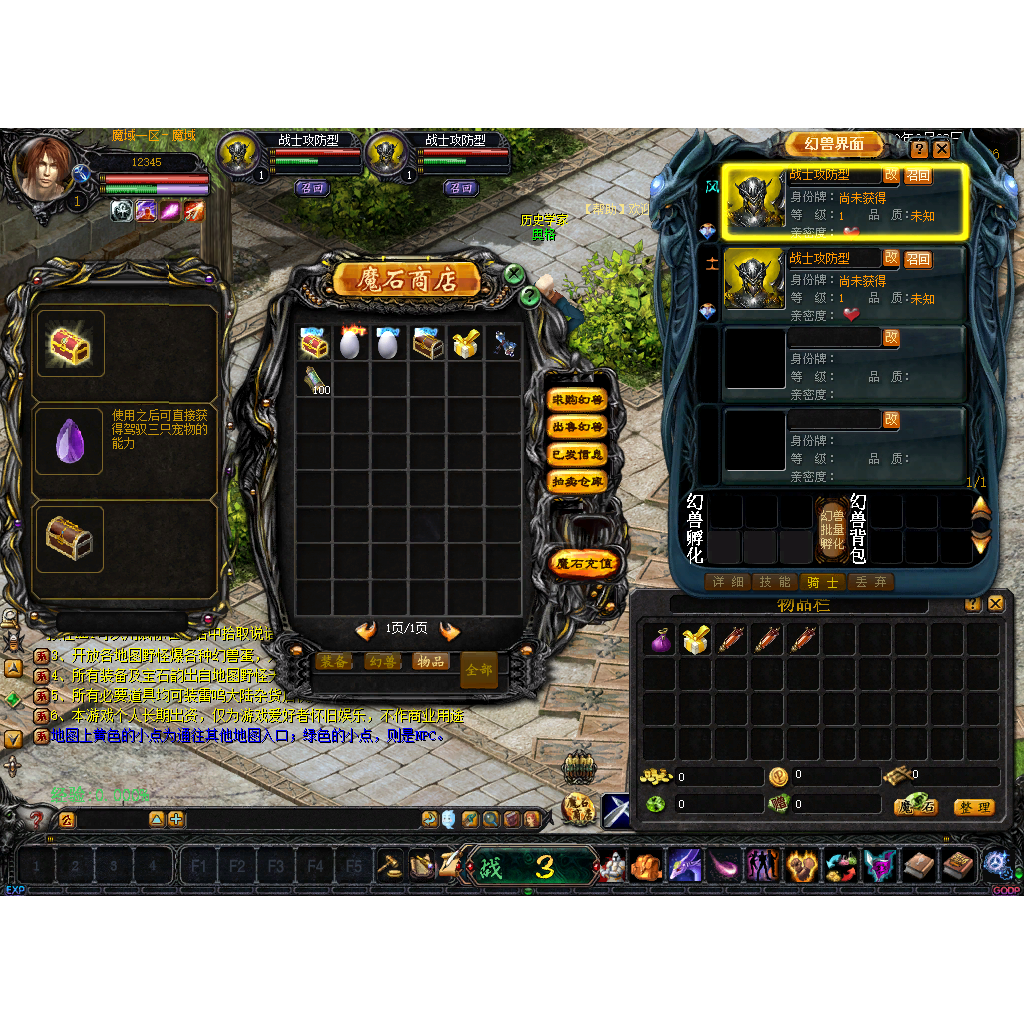The width and height of the screenshot is (1024, 1024).
Task: Choose the 丢弃 discard tab in pet window
Action: pos(870,582)
